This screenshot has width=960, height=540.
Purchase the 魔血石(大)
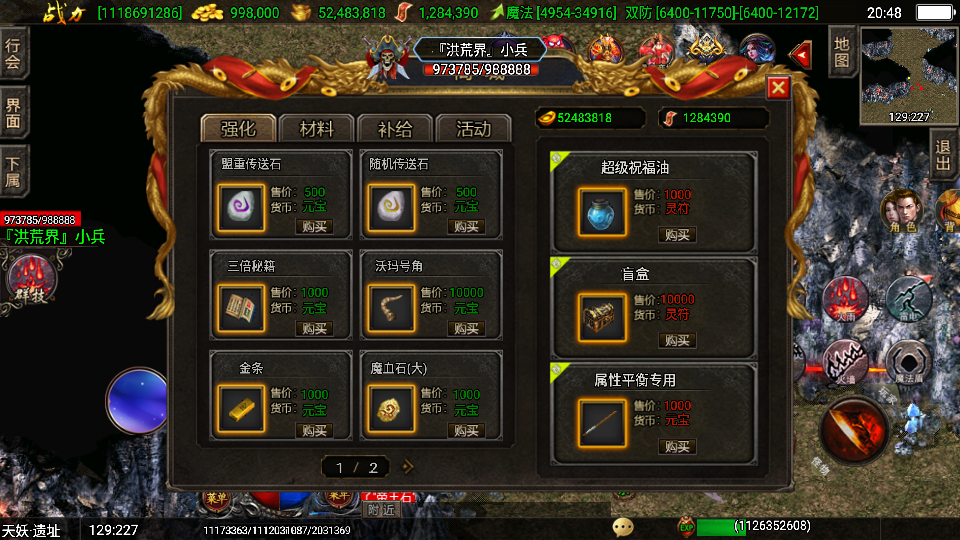[x=465, y=431]
